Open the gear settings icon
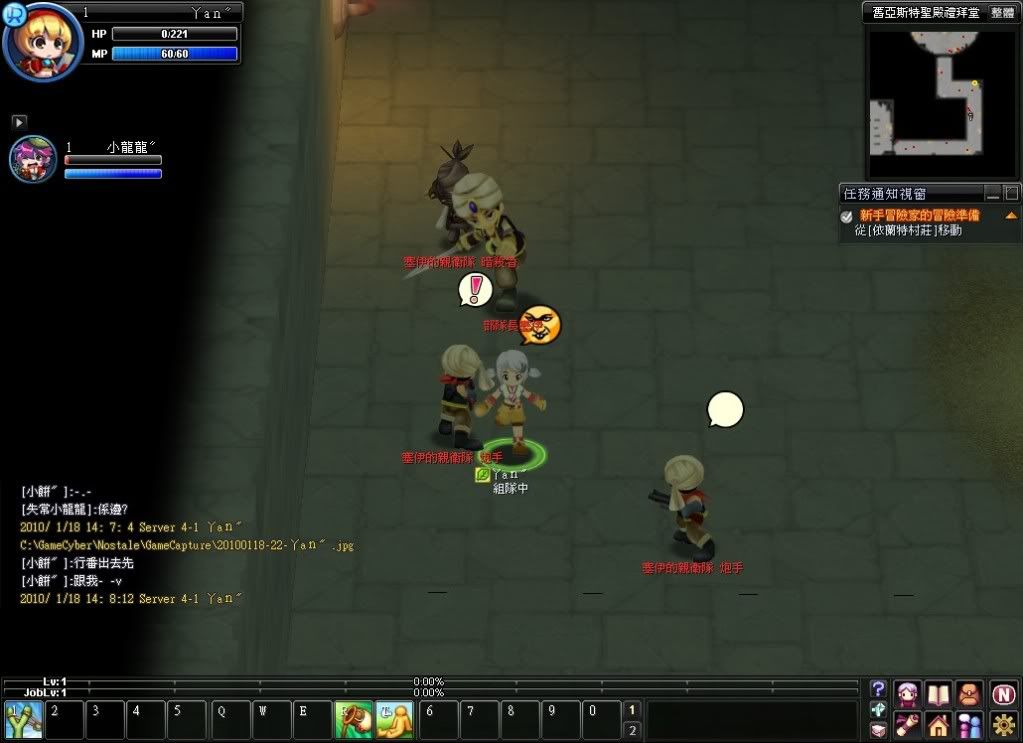 pyautogui.click(x=1003, y=723)
